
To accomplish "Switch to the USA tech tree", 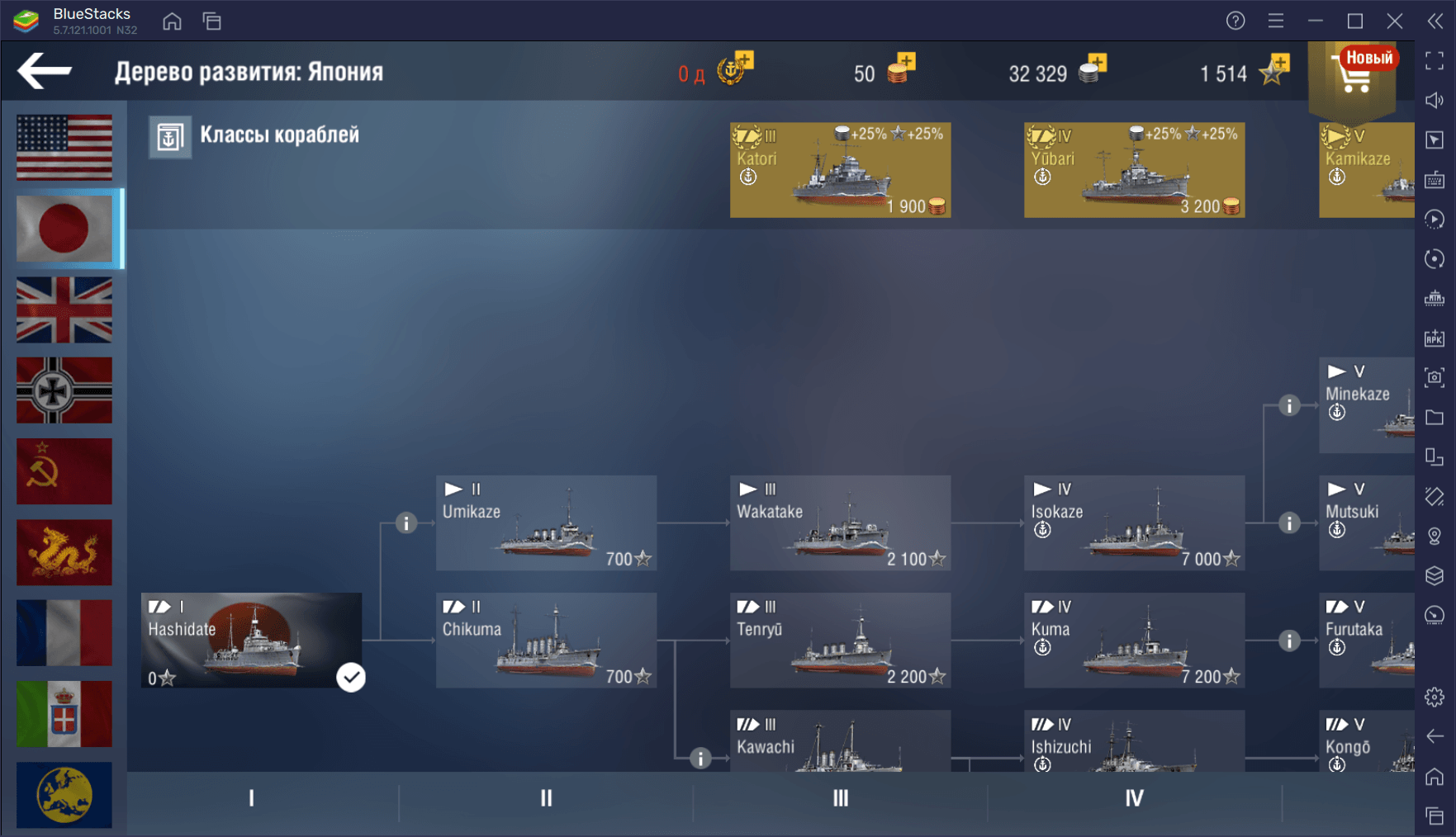I will (x=64, y=147).
